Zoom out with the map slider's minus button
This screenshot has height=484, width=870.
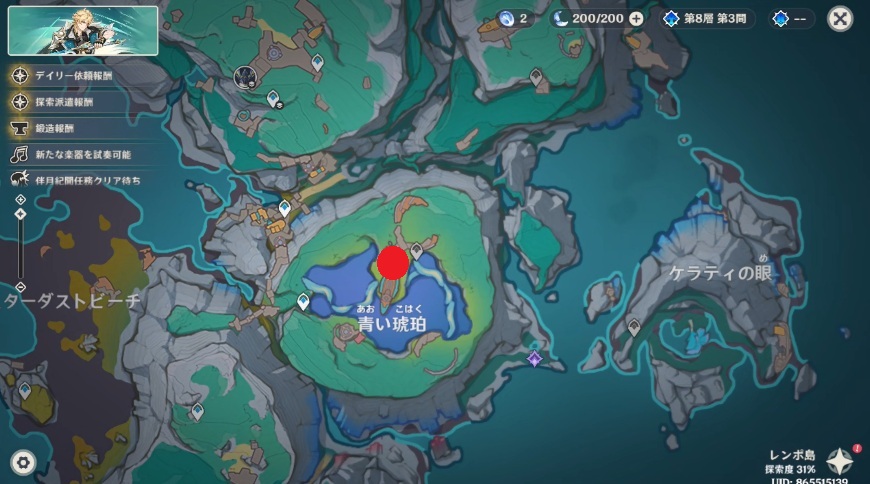20,287
